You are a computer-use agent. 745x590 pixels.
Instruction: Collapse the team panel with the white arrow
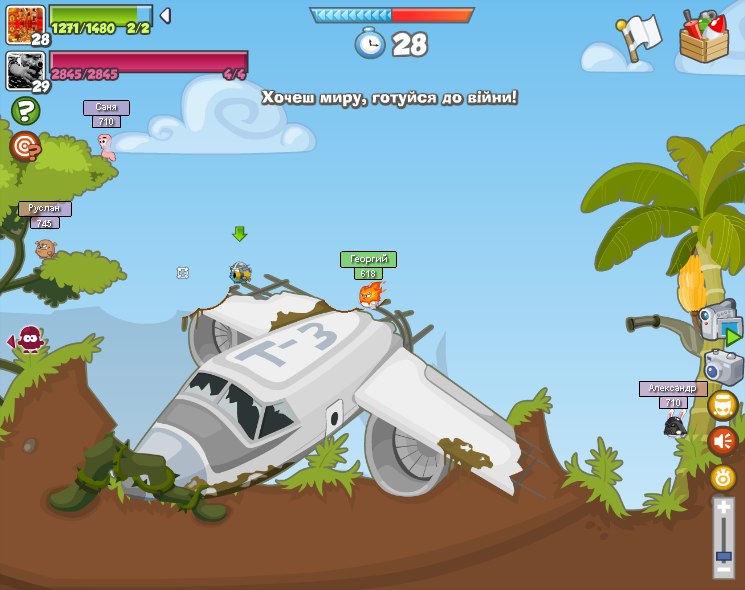click(x=165, y=15)
